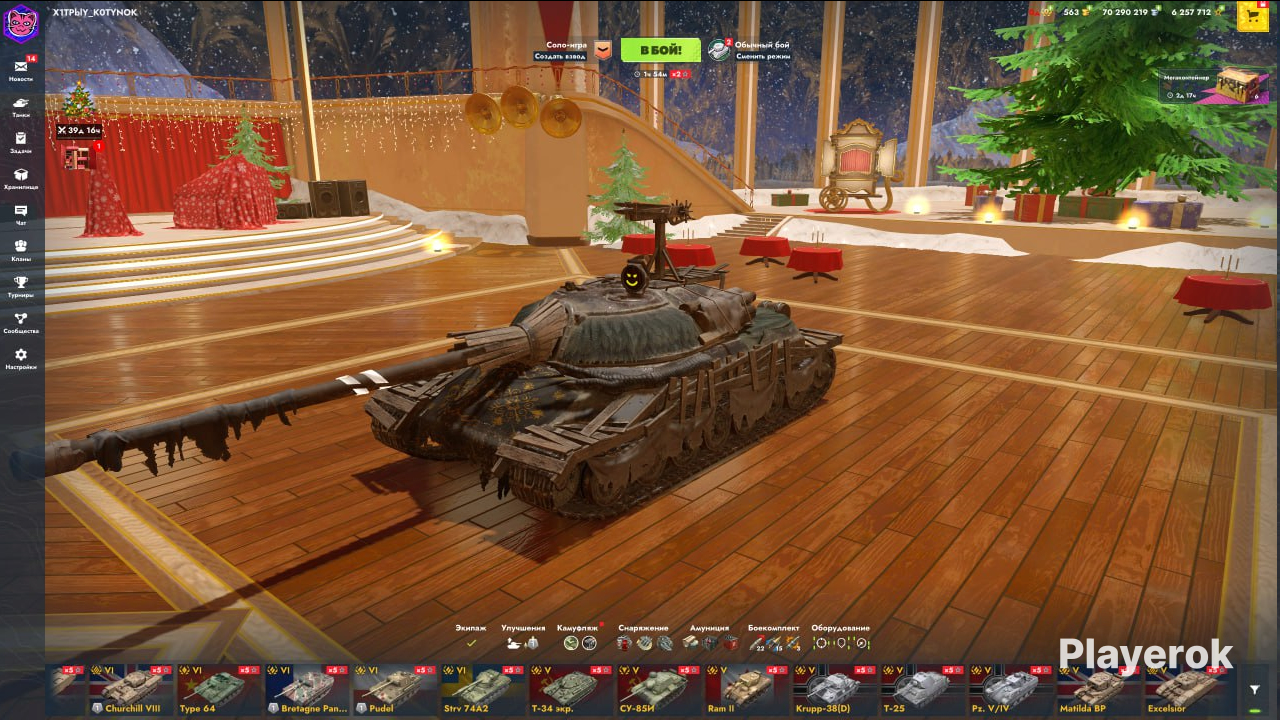Open the Хранилище storage
1280x720 pixels.
tap(21, 178)
